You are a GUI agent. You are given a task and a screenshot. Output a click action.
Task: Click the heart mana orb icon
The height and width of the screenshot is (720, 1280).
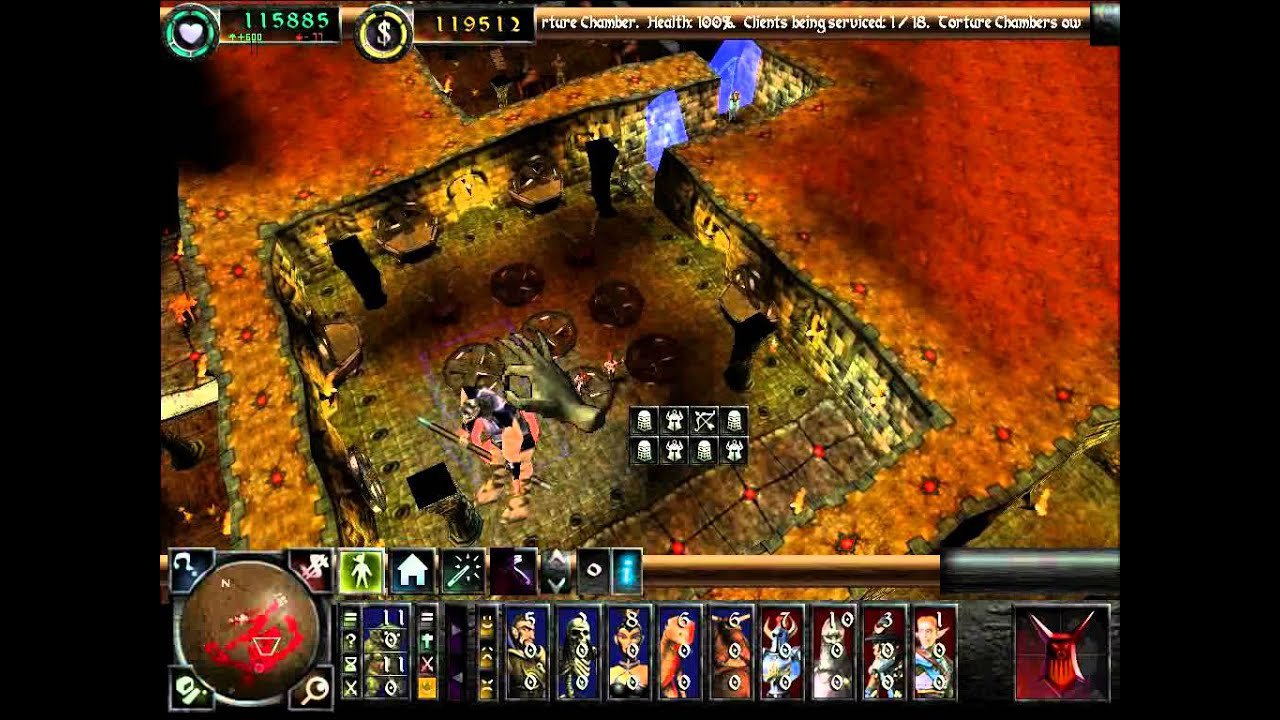click(190, 32)
